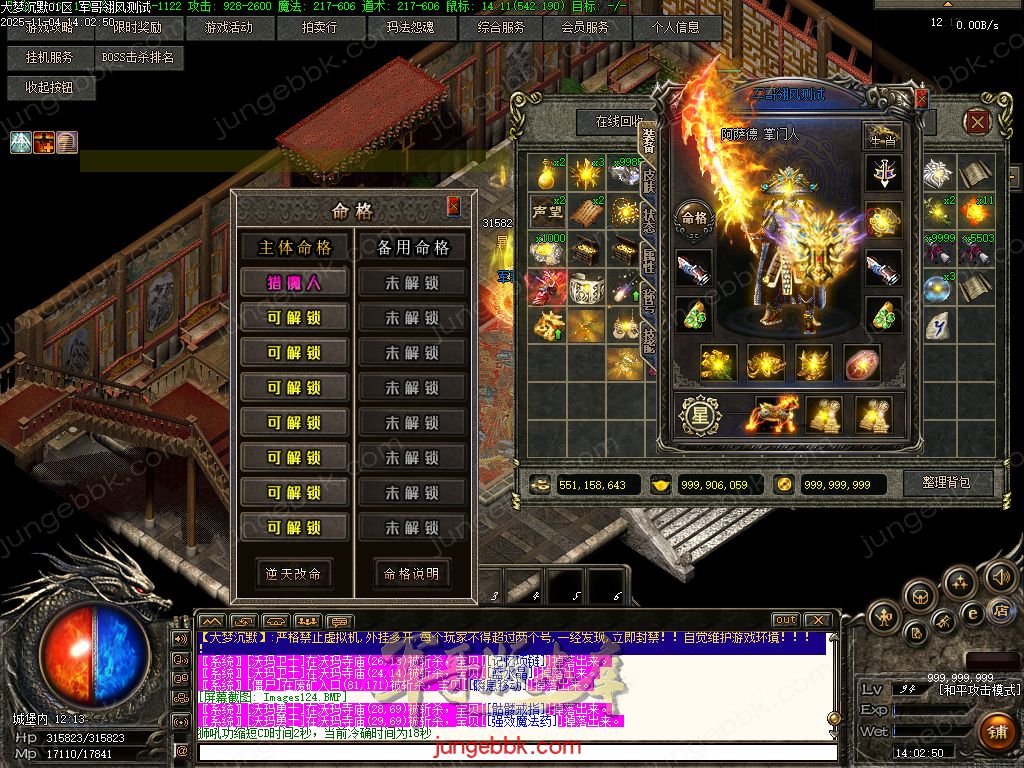Viewport: 1024px width, 768px height.
Task: Close the 命格 panel
Action: (453, 206)
